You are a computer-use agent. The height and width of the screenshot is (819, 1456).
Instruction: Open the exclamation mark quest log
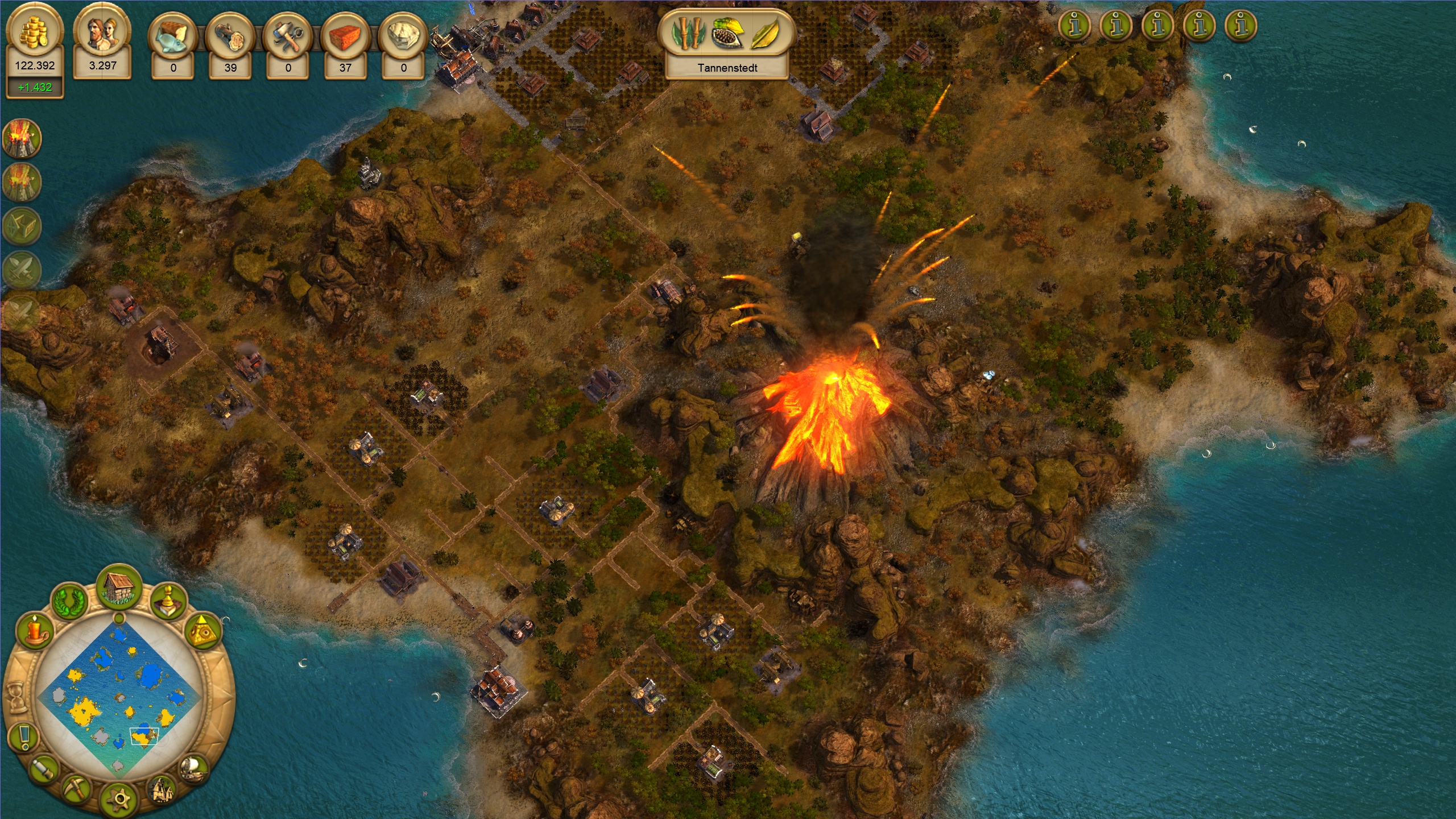[24, 737]
